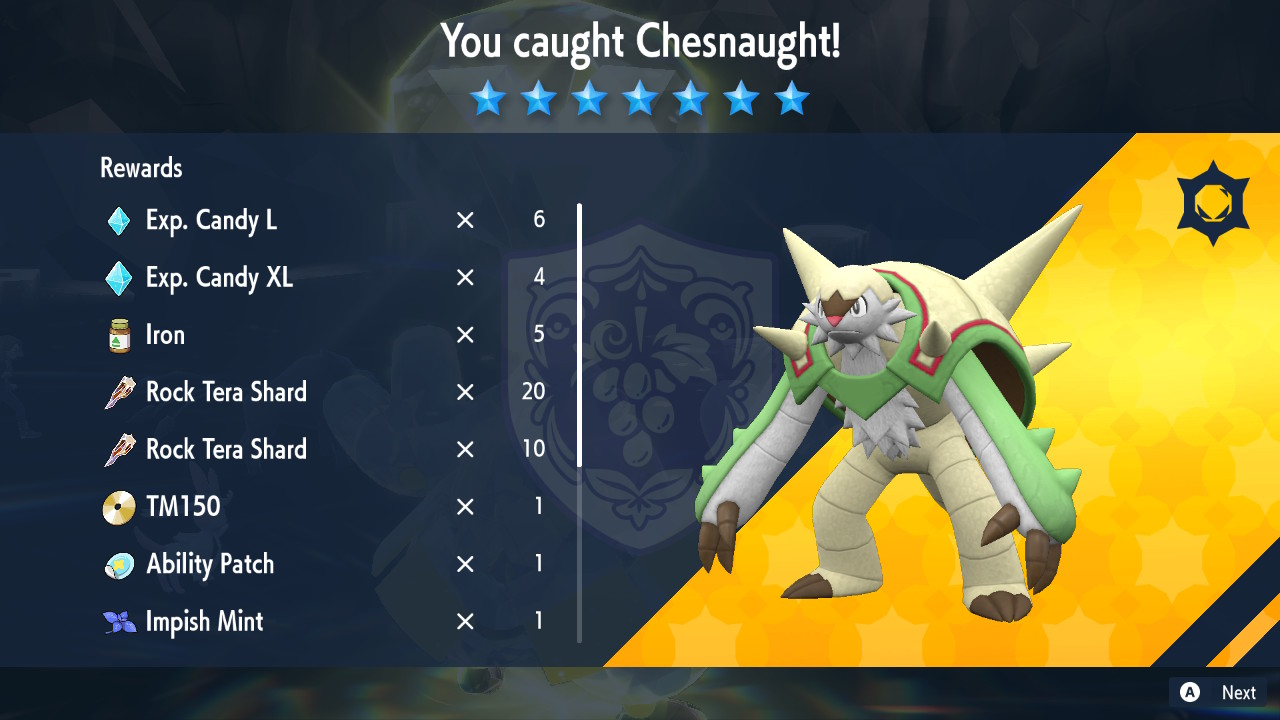Click the rewards list scrollbar
This screenshot has height=720, width=1280.
pyautogui.click(x=579, y=335)
